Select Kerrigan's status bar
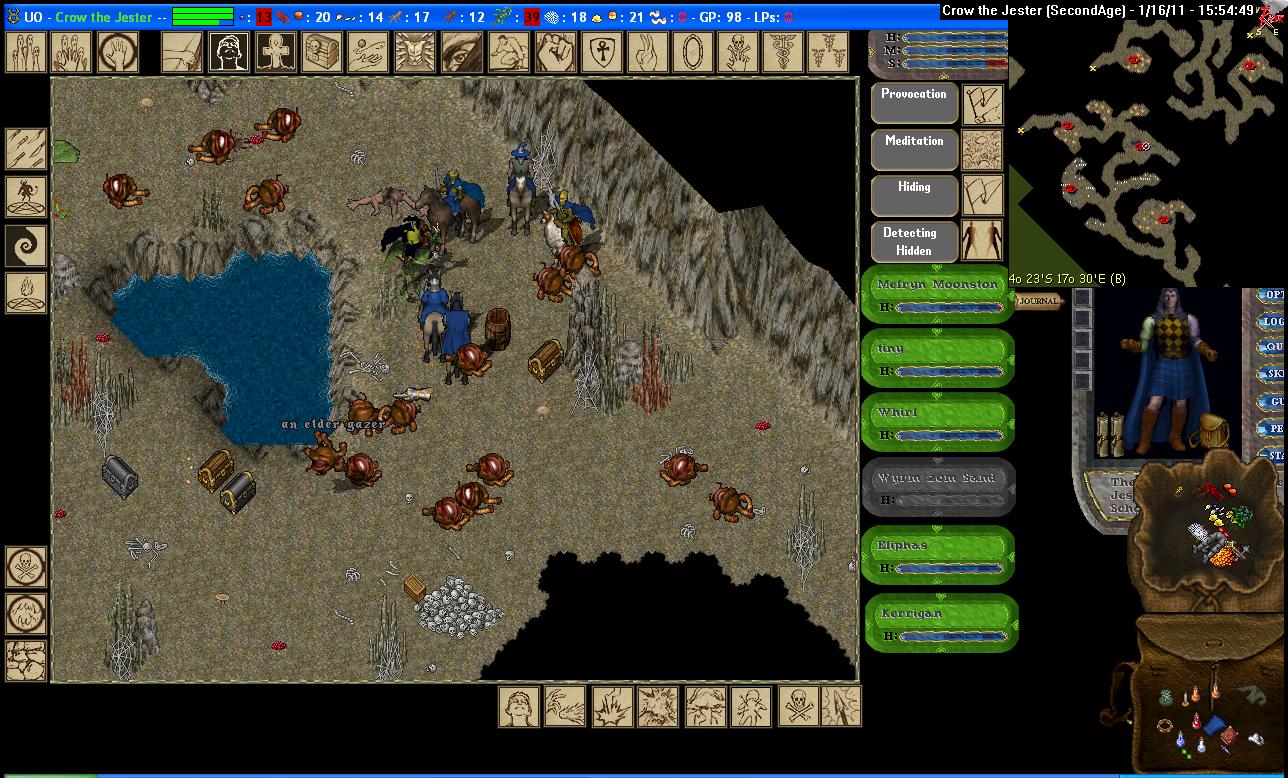The image size is (1288, 778). tap(938, 623)
